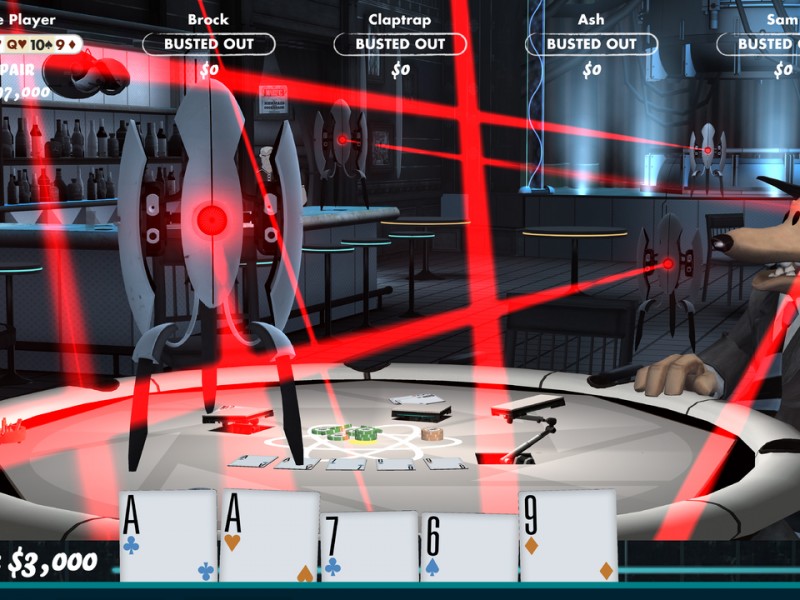The width and height of the screenshot is (800, 600).
Task: Choose the seven of clubs card
Action: 368,546
